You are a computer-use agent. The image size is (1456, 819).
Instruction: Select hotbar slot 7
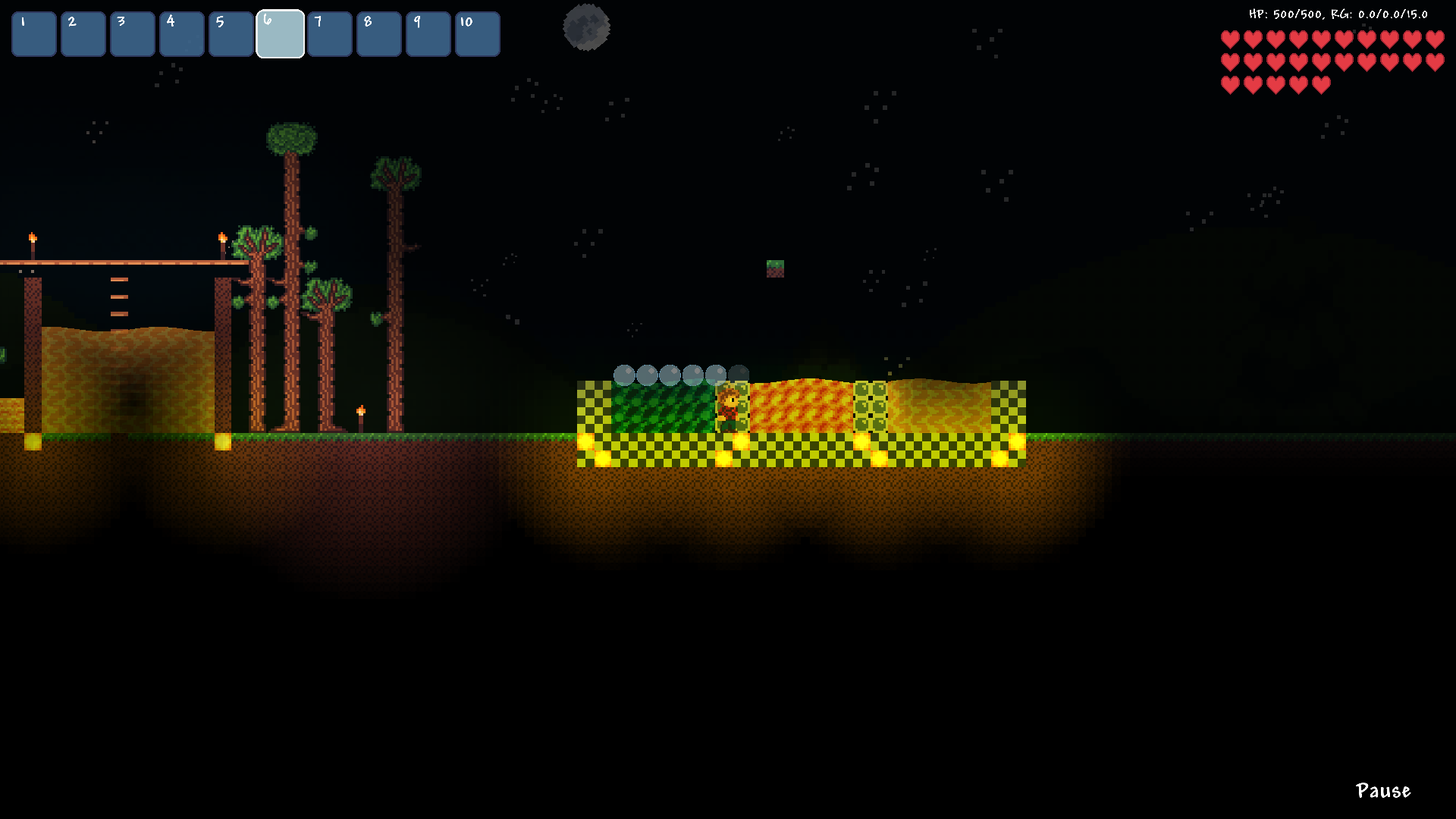(x=330, y=34)
